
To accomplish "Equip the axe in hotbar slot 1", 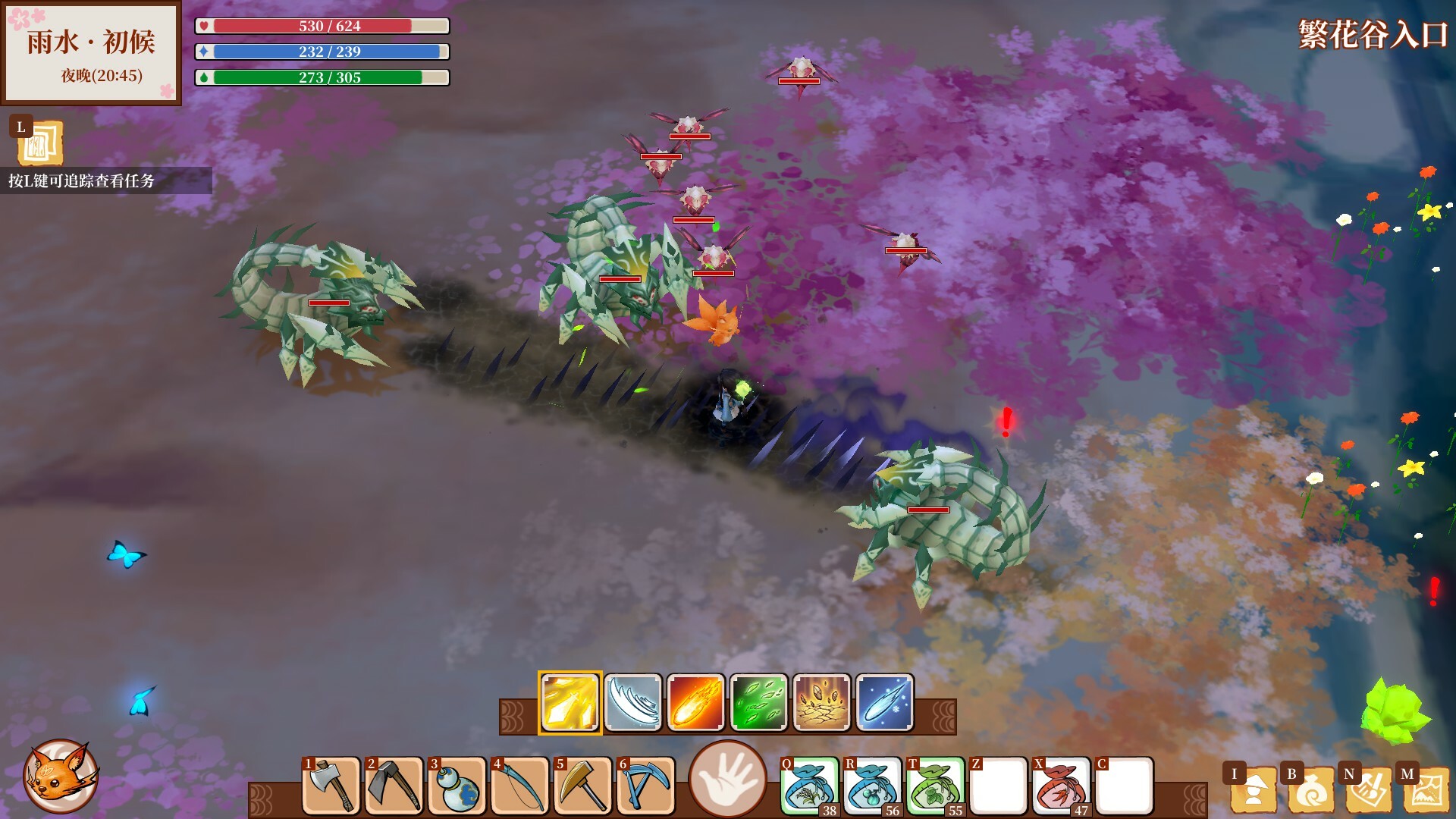I will point(331,786).
